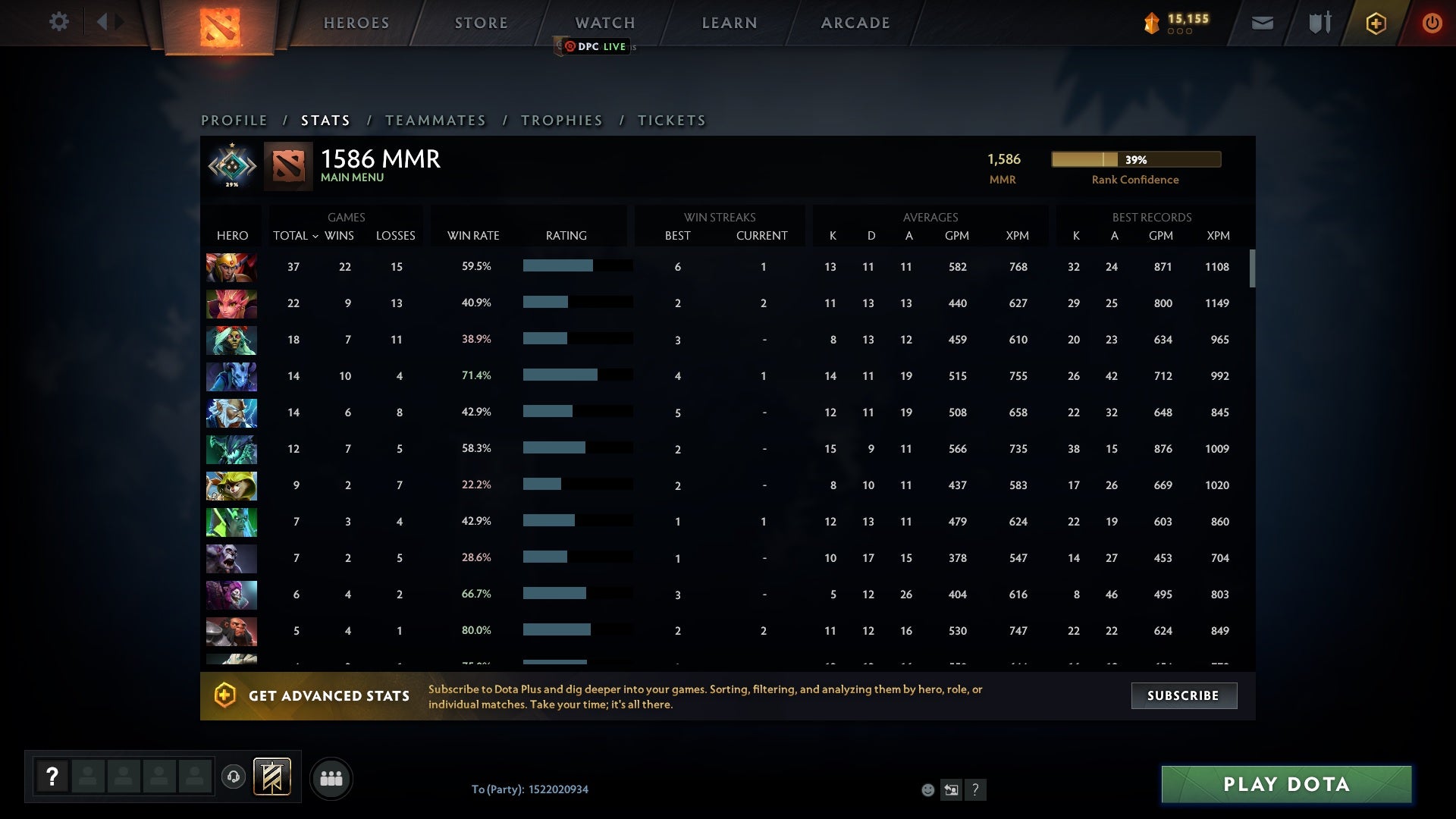Click the Dota Plus hexagon icon

(x=1375, y=23)
